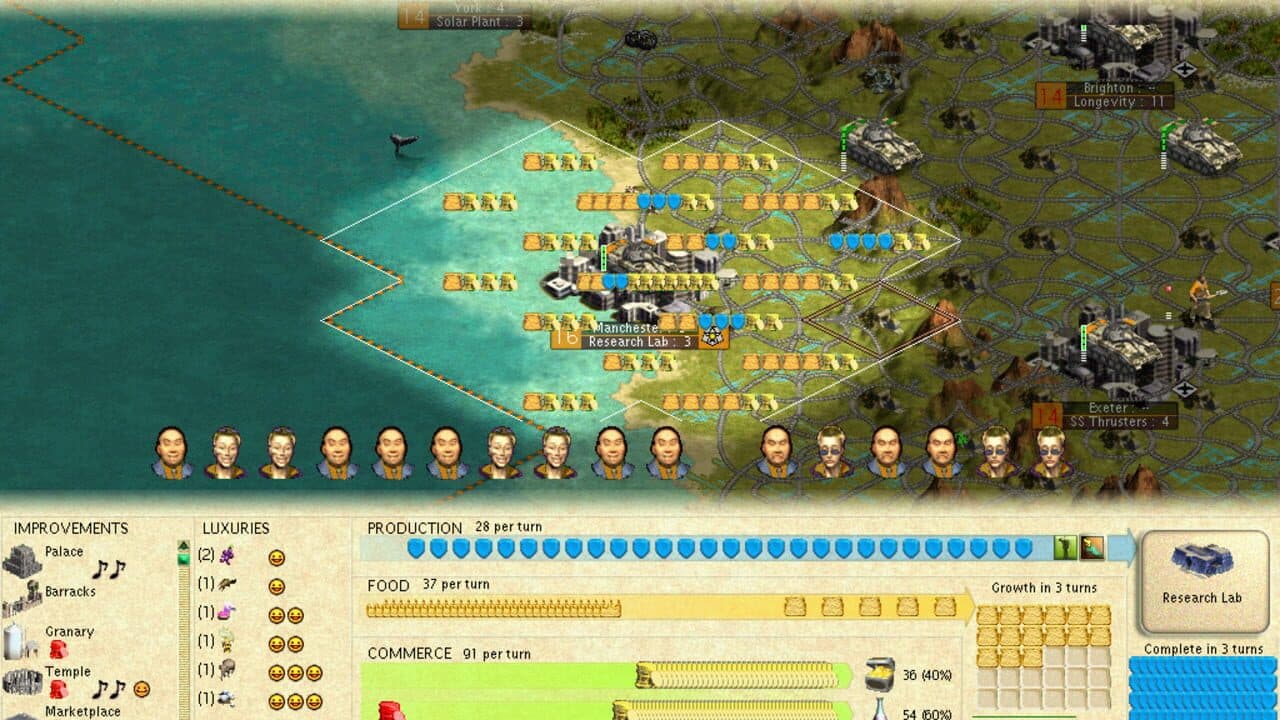Click the Marketplace improvement icon
The image size is (1280, 720).
[x=22, y=714]
